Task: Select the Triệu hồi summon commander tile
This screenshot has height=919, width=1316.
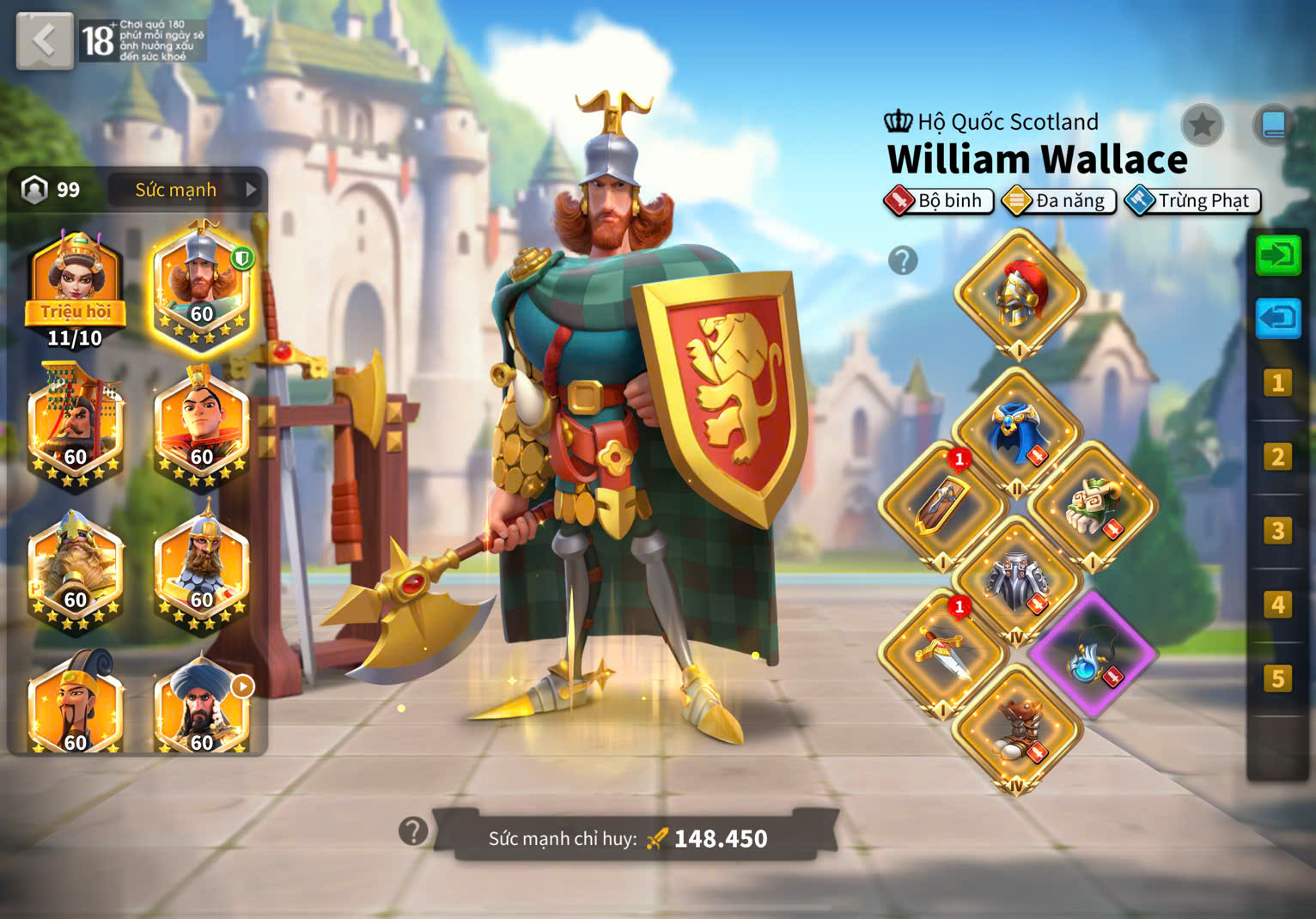Action: pos(76,289)
